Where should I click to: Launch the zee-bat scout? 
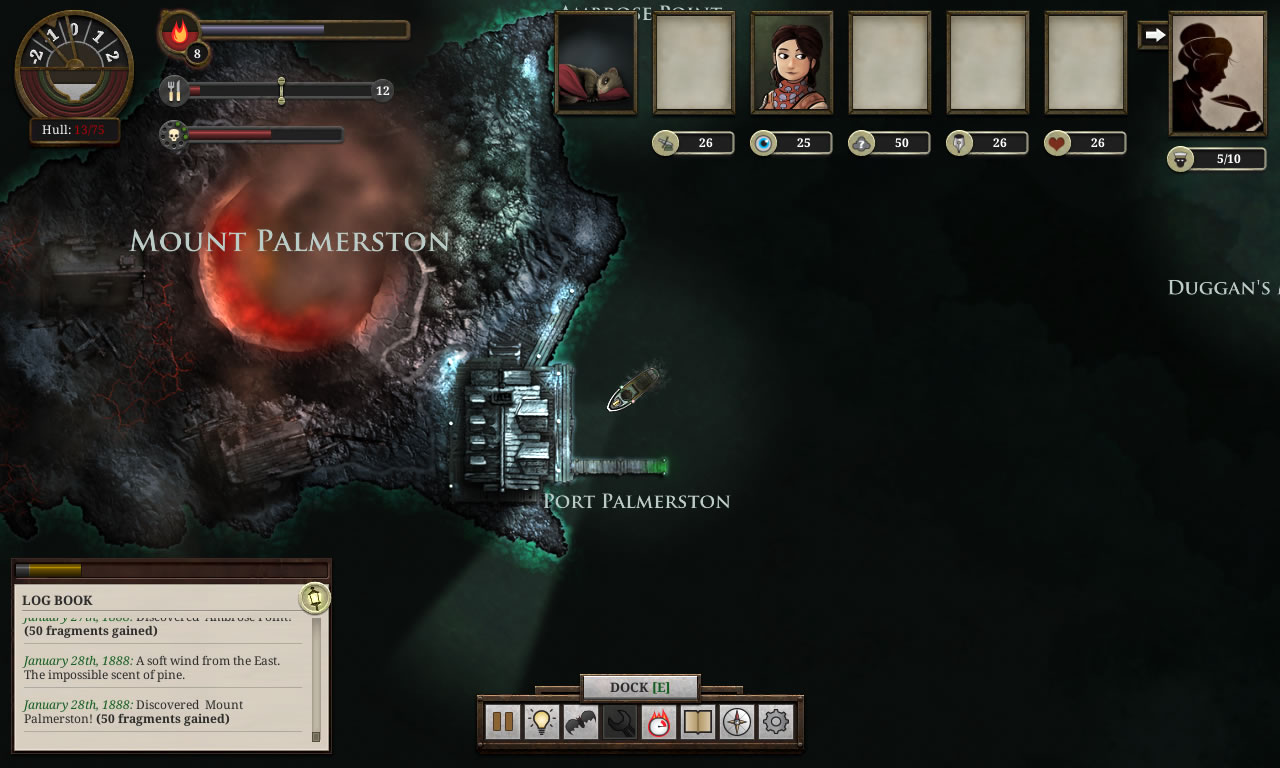click(580, 722)
